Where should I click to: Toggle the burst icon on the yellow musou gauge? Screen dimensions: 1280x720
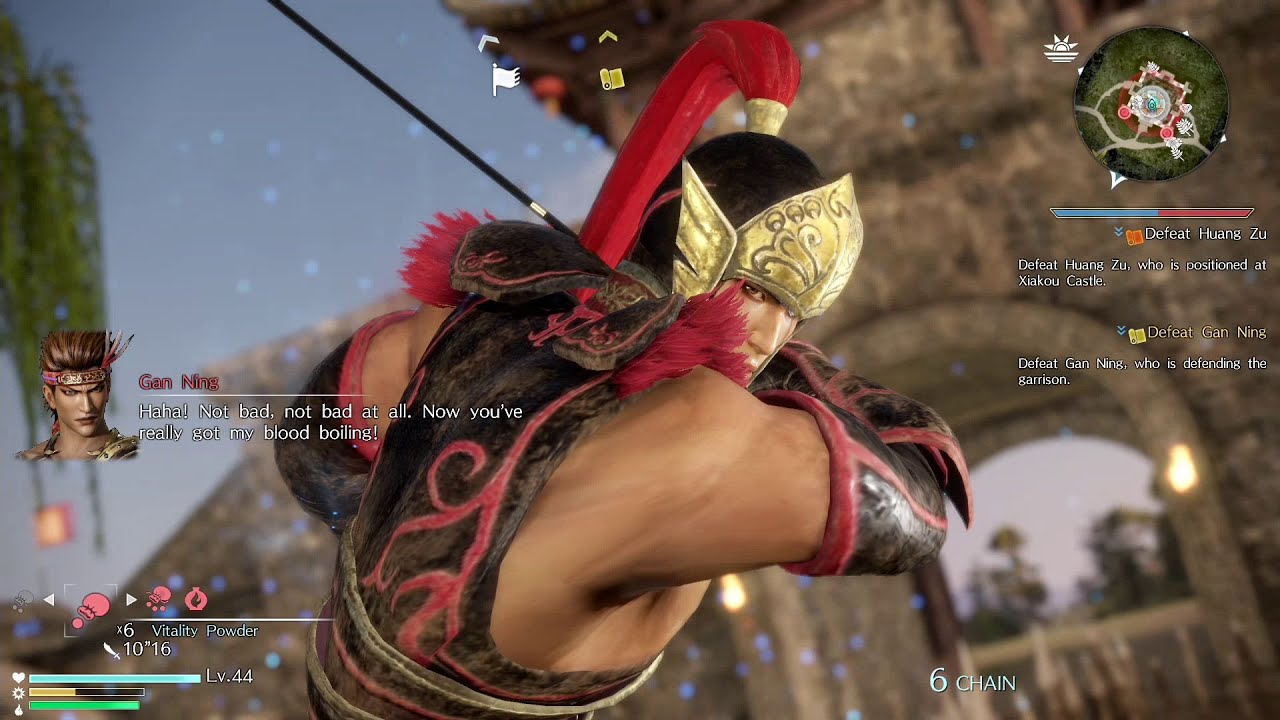coord(18,695)
